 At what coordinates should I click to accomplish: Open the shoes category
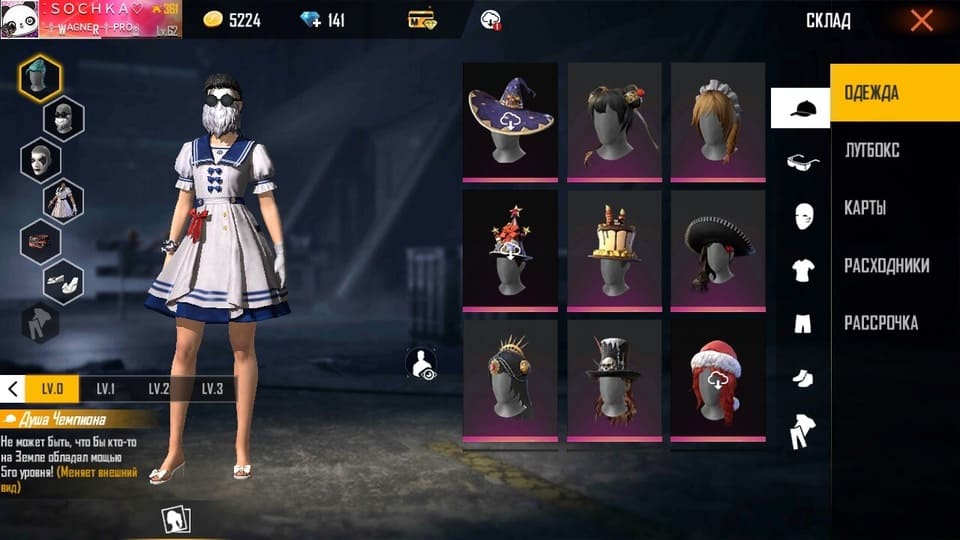pyautogui.click(x=801, y=378)
